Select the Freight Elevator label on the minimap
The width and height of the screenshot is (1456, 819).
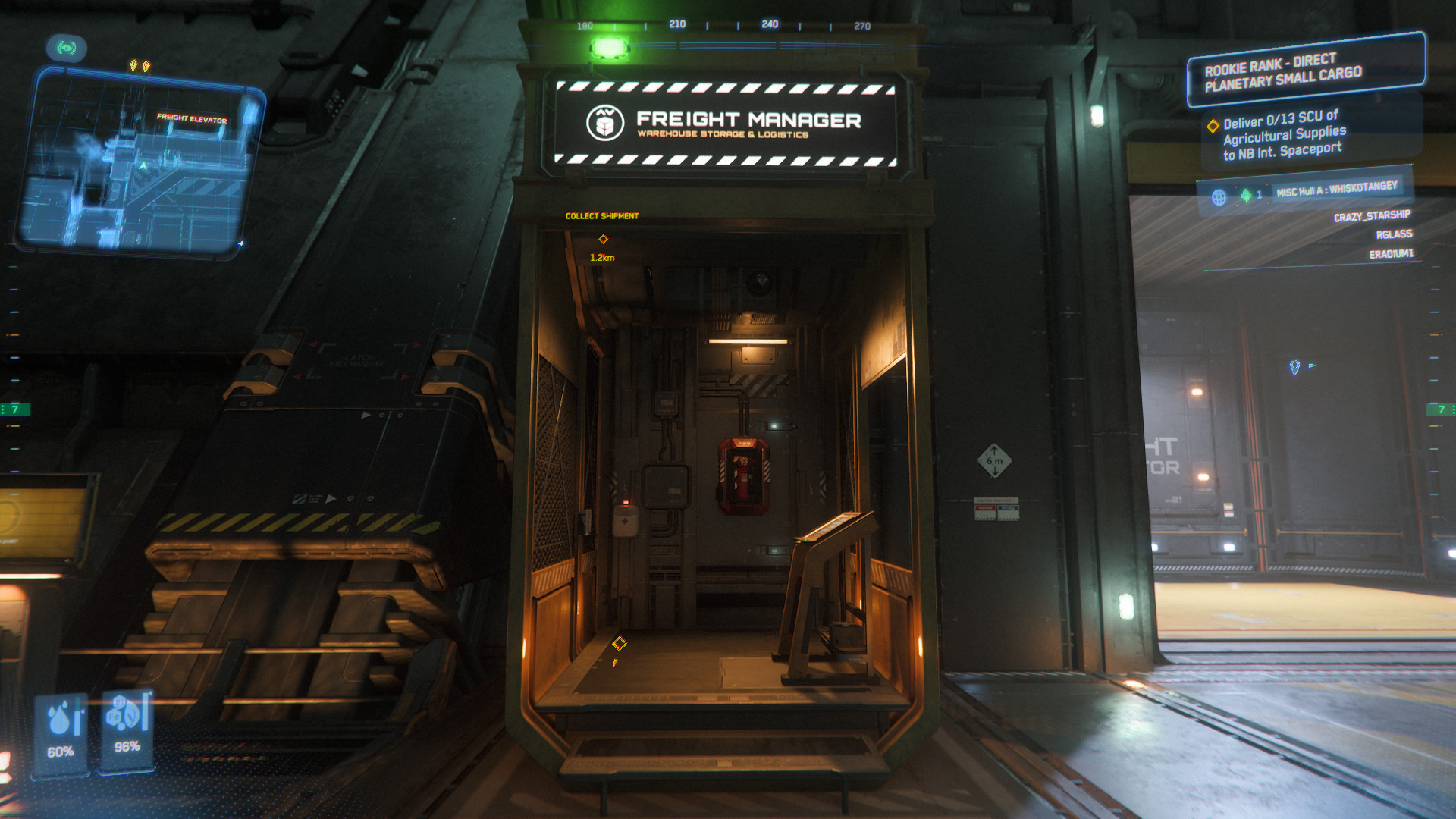click(x=192, y=118)
